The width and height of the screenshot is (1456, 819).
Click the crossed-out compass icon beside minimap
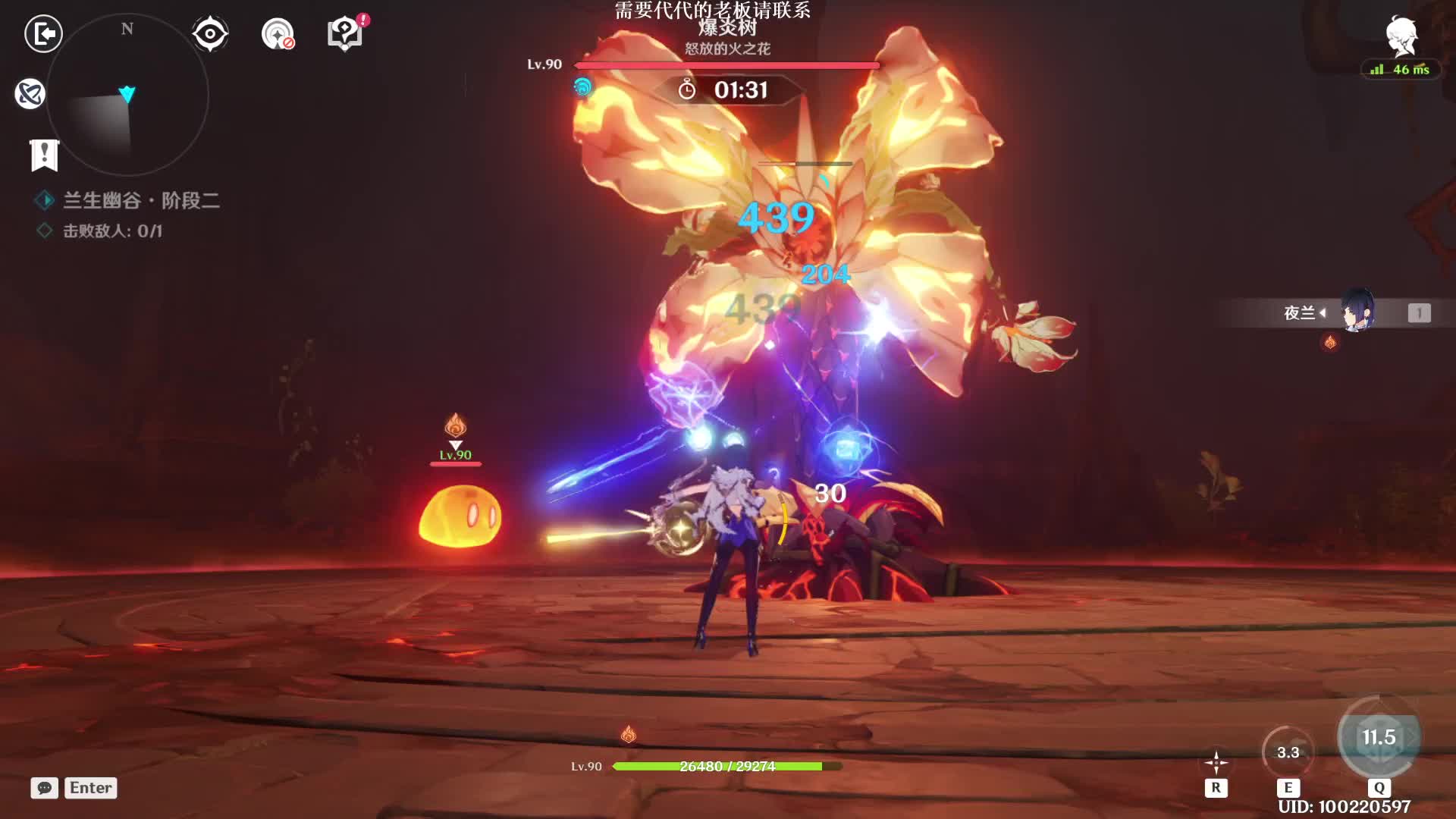coord(30,94)
